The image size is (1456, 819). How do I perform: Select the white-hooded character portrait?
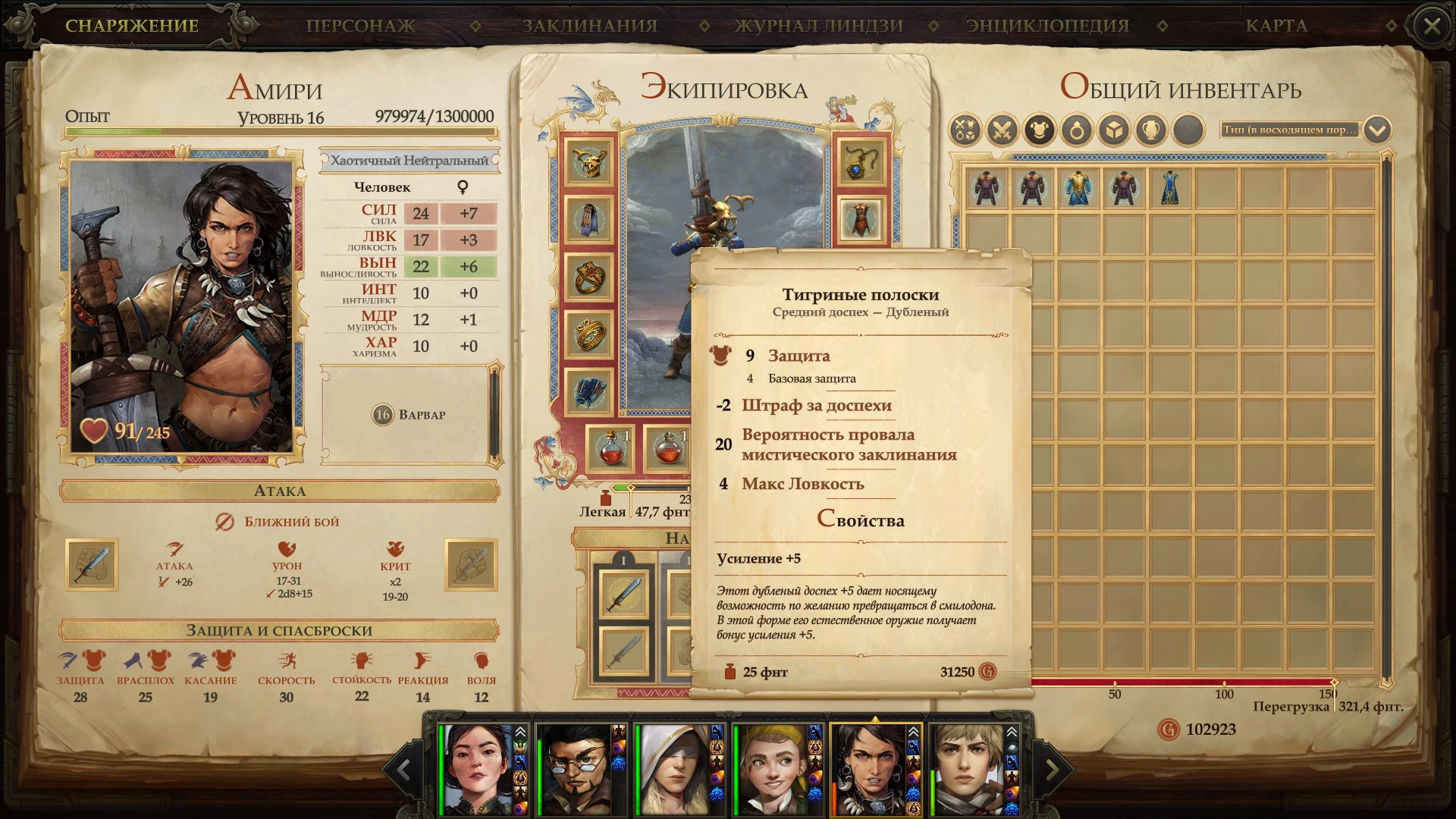675,770
